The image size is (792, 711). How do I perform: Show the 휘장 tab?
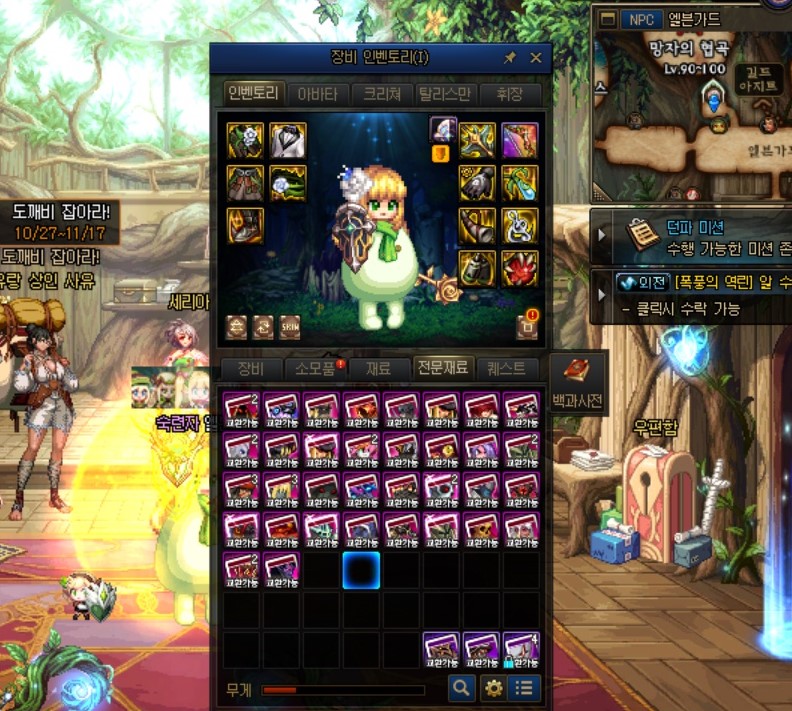tap(509, 95)
